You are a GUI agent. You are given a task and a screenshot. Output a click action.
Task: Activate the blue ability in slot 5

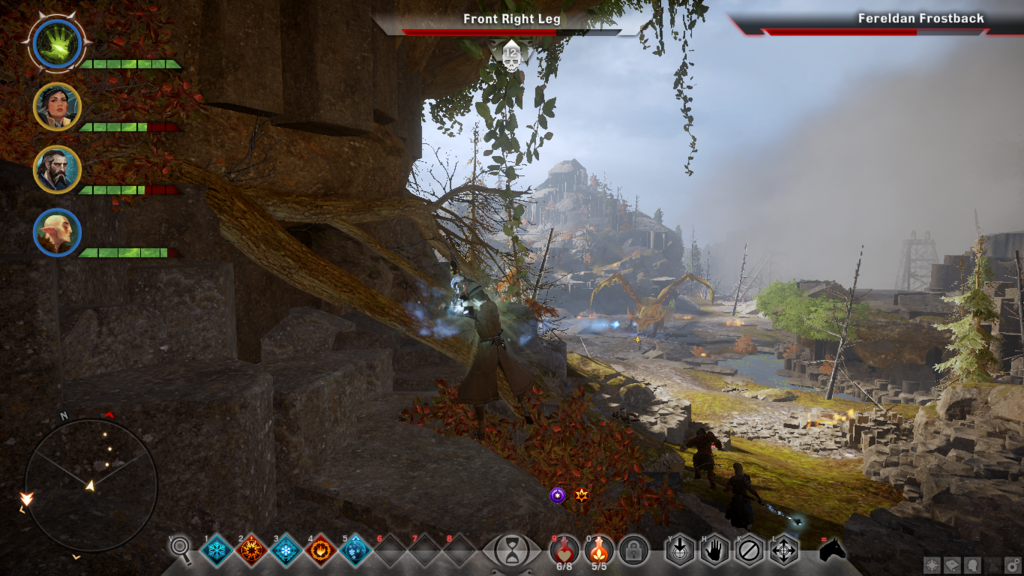[355, 550]
